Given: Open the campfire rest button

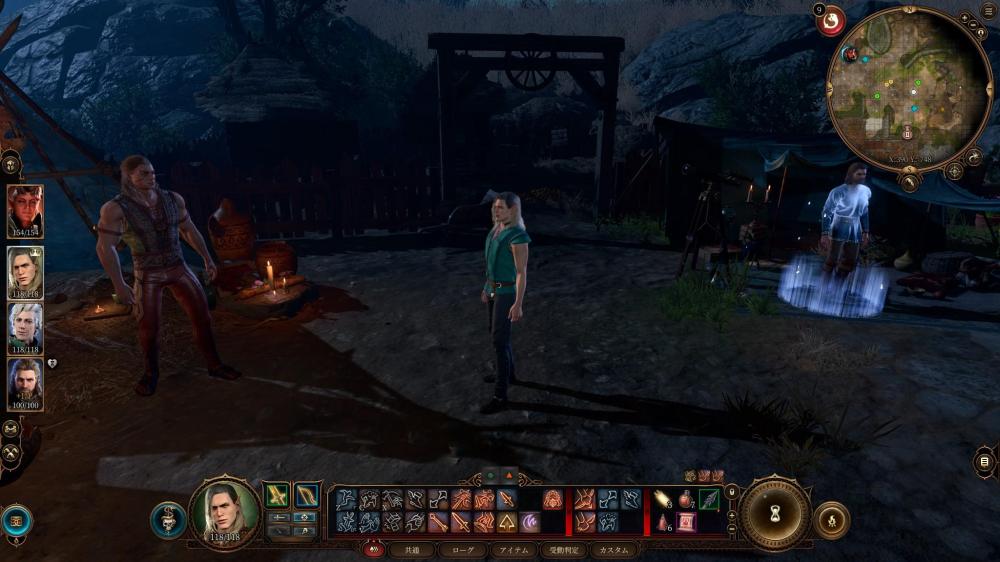Looking at the screenshot, I should coord(831,520).
